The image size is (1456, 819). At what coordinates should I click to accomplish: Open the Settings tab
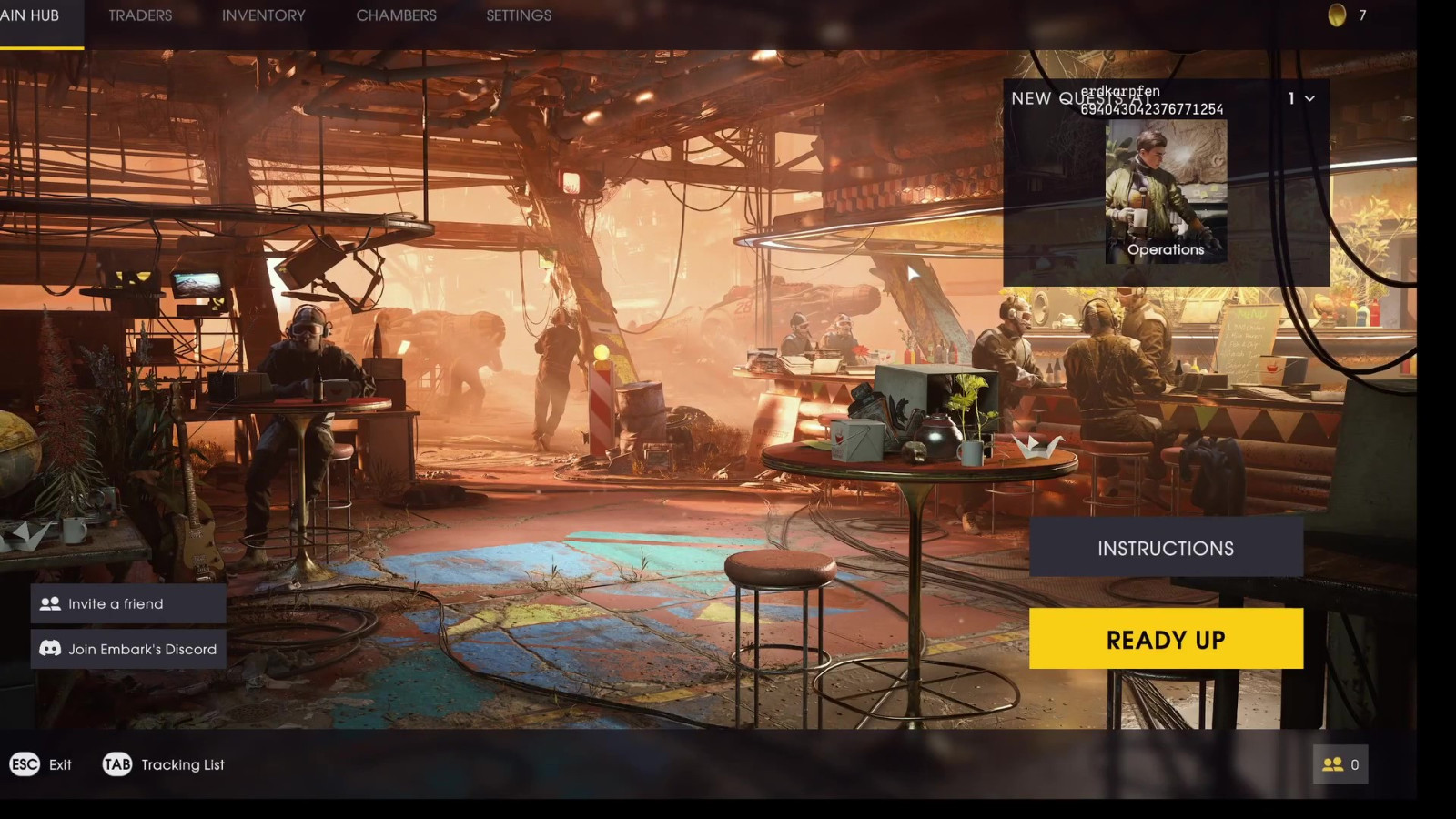(519, 16)
